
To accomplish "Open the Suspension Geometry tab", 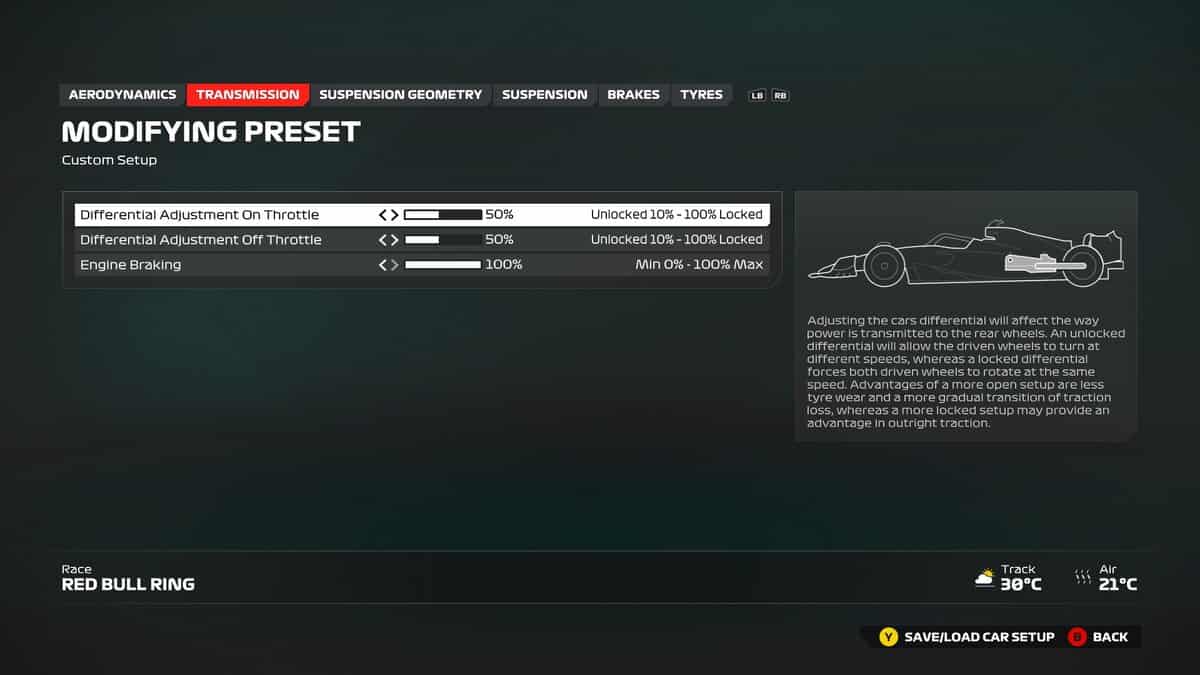I will coord(400,95).
